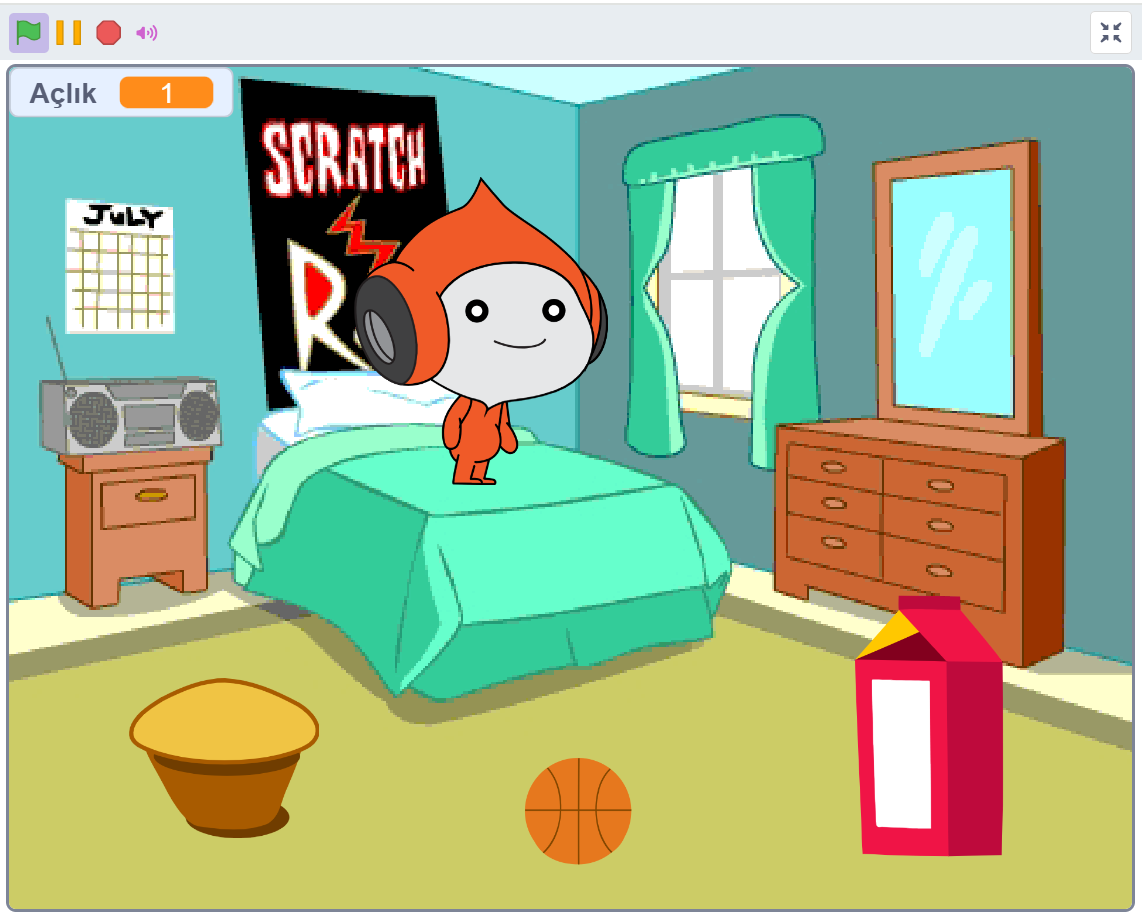Exit full screen mode
The width and height of the screenshot is (1142, 913).
click(x=1110, y=33)
